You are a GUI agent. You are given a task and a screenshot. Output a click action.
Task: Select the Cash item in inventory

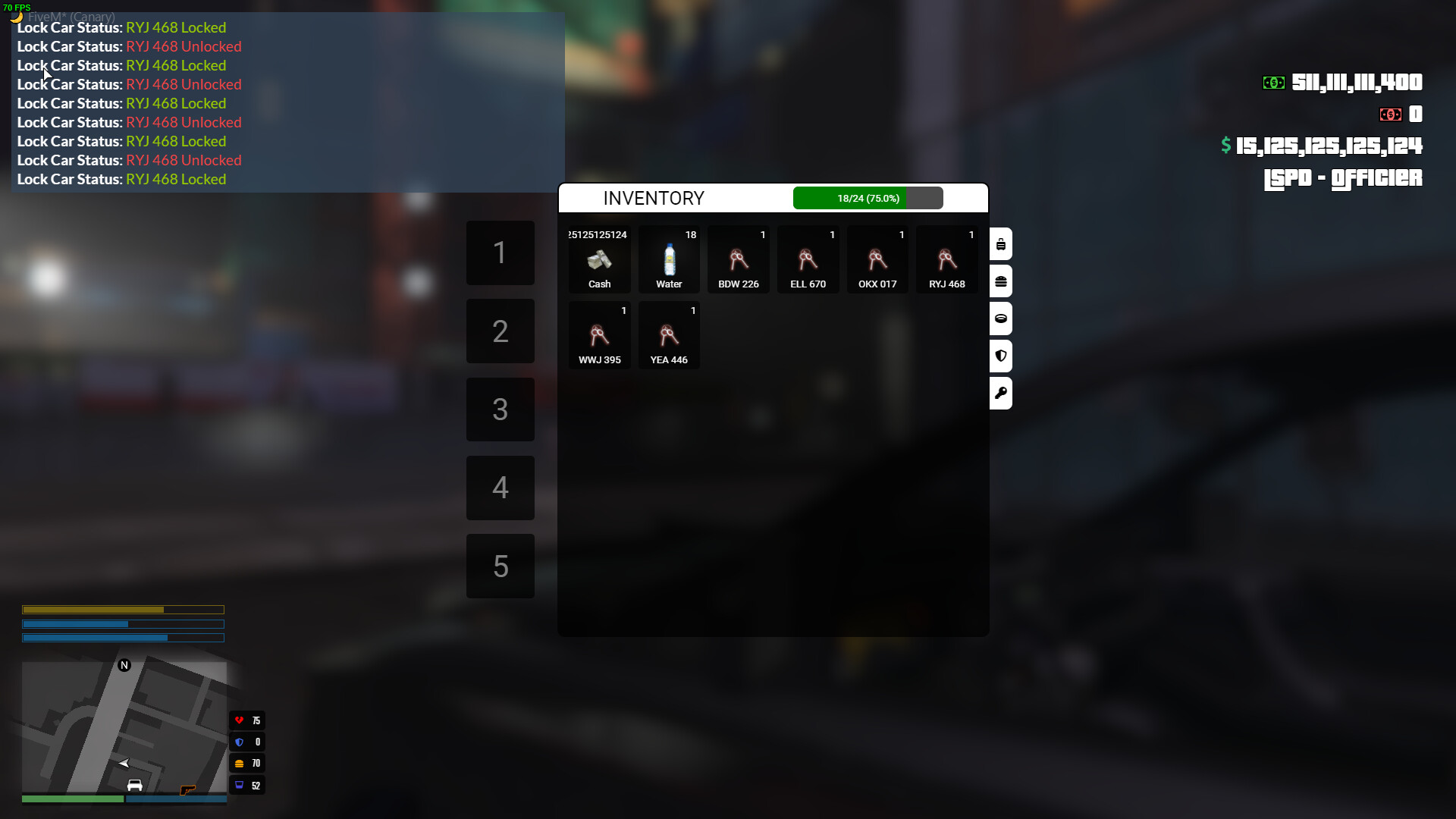[x=599, y=259]
